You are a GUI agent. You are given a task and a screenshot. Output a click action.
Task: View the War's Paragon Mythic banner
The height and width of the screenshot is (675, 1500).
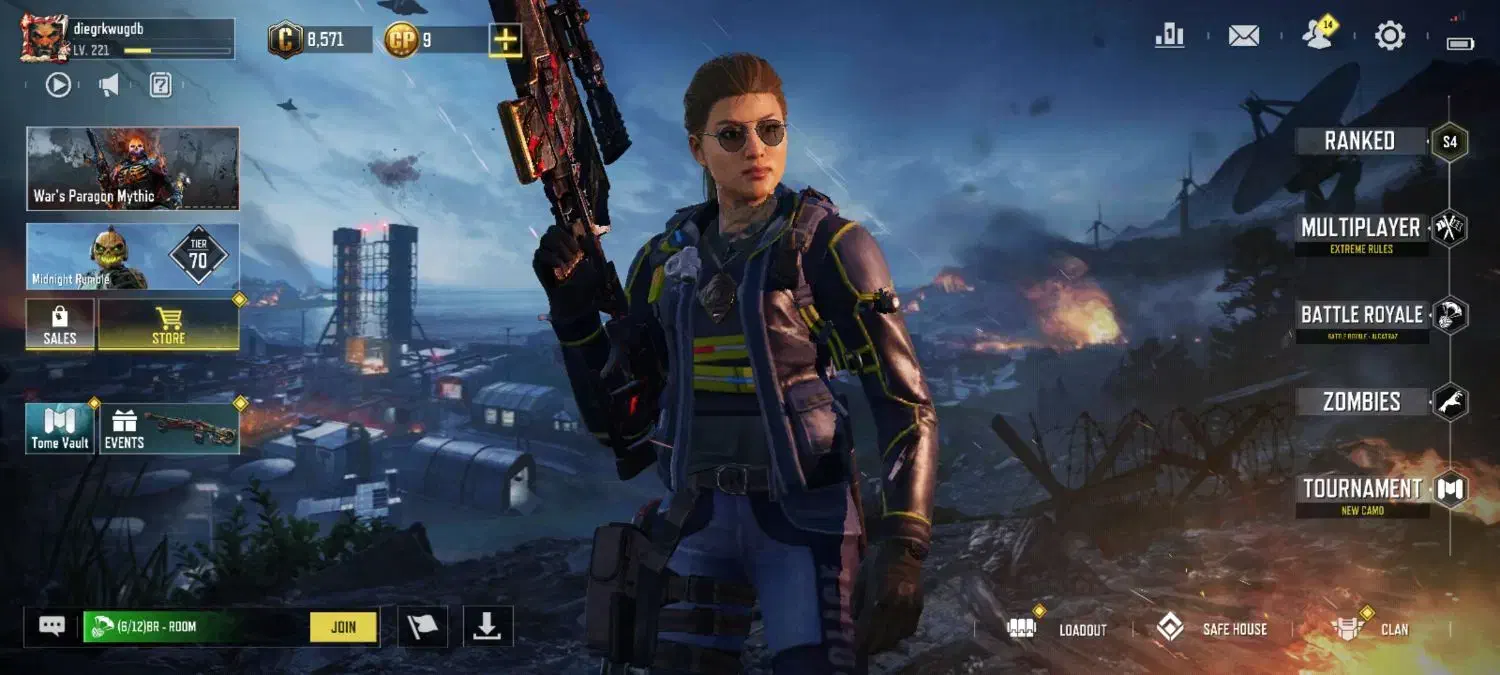tap(132, 168)
